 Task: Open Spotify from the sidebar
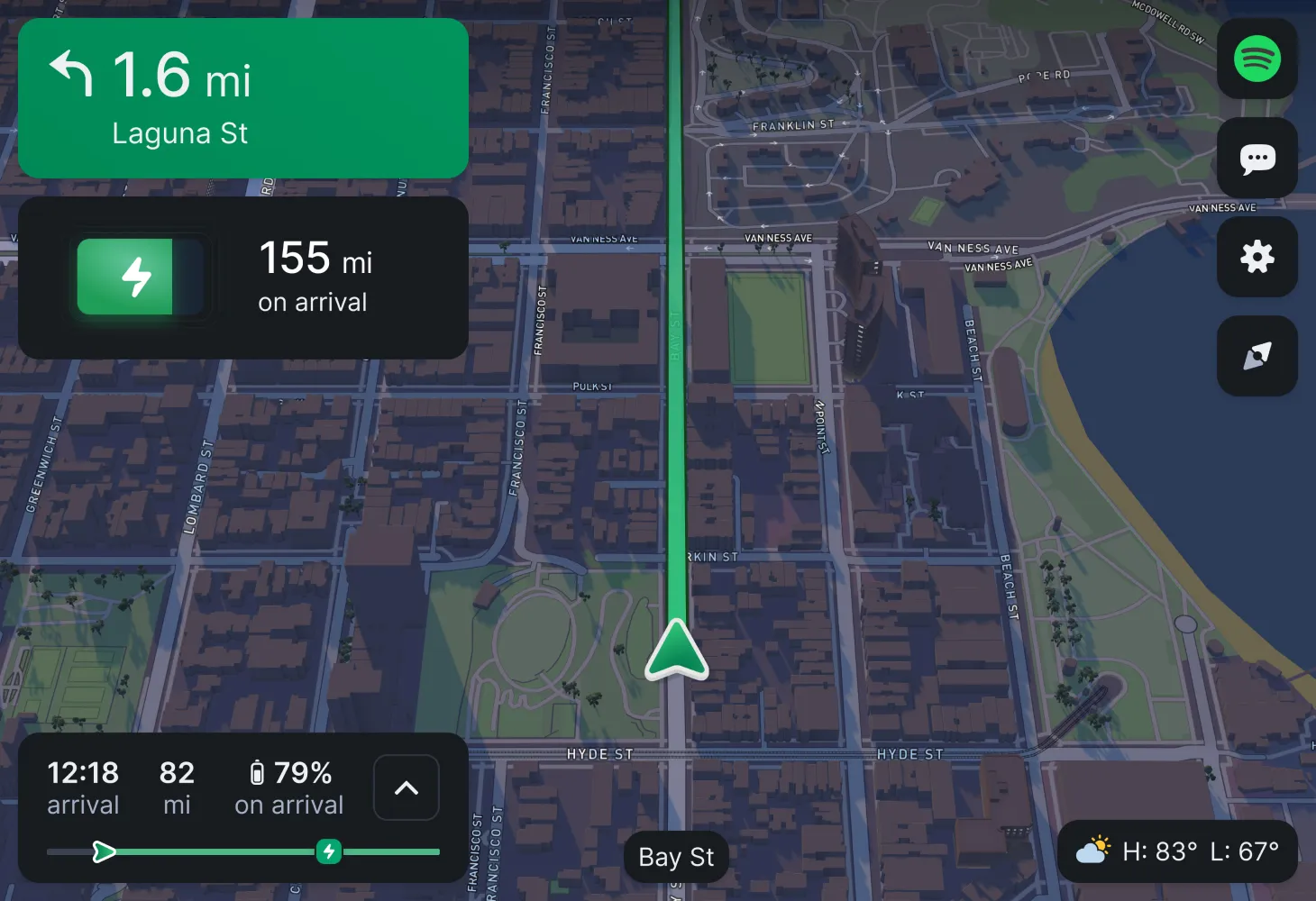point(1257,59)
